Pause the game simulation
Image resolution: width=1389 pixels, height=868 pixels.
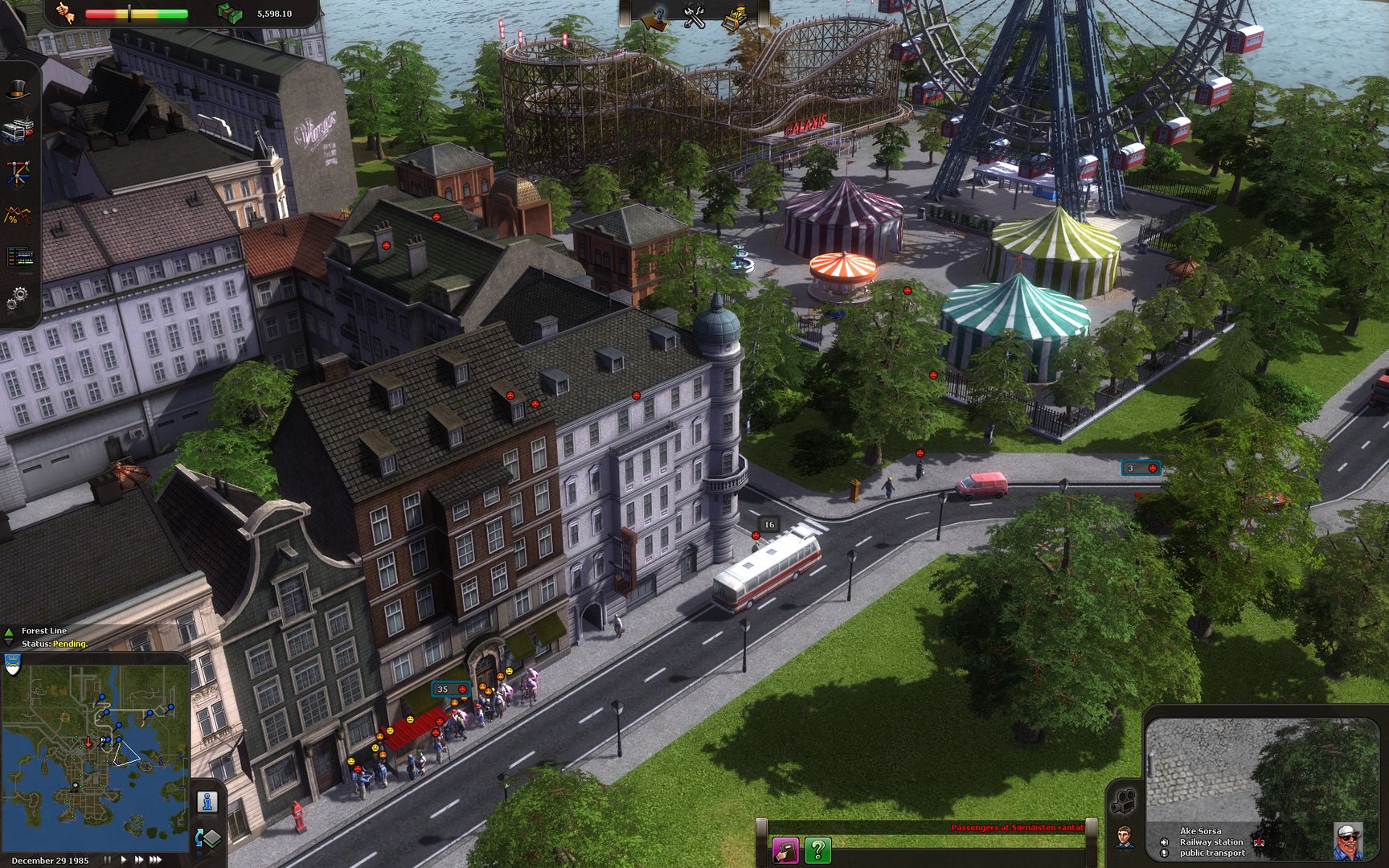pos(108,860)
